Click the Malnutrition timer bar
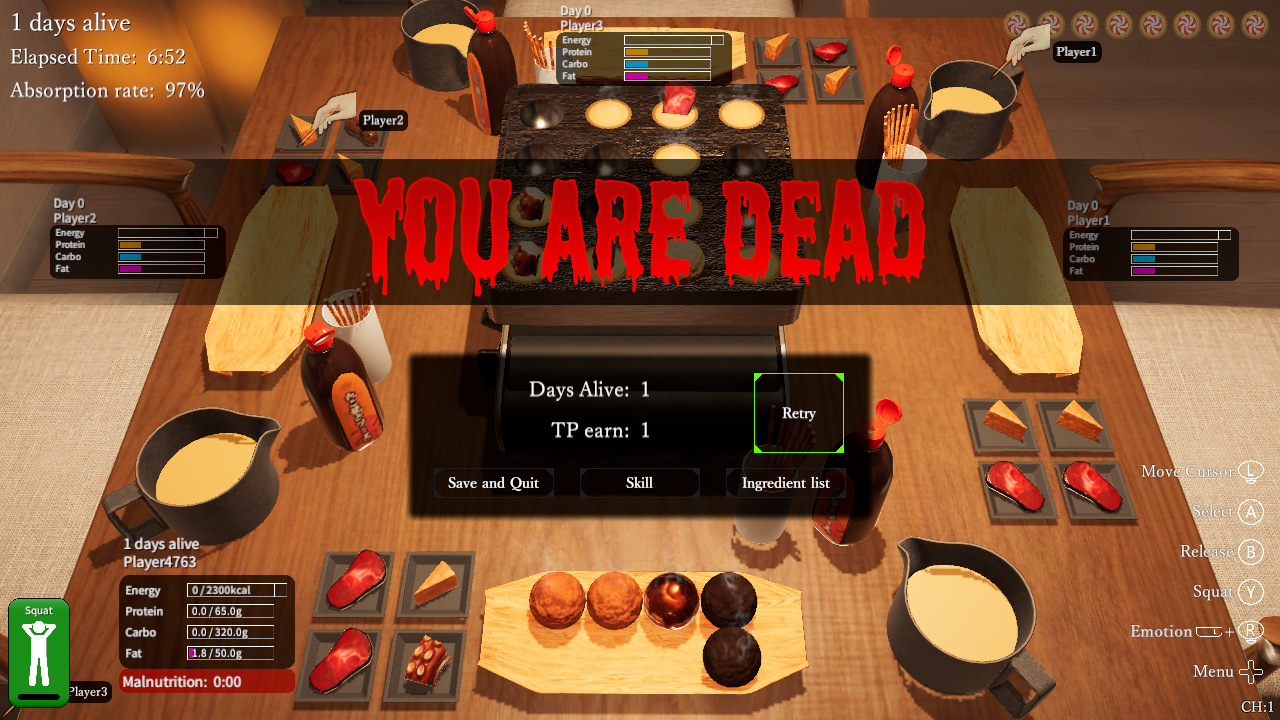This screenshot has width=1280, height=720. click(x=206, y=681)
